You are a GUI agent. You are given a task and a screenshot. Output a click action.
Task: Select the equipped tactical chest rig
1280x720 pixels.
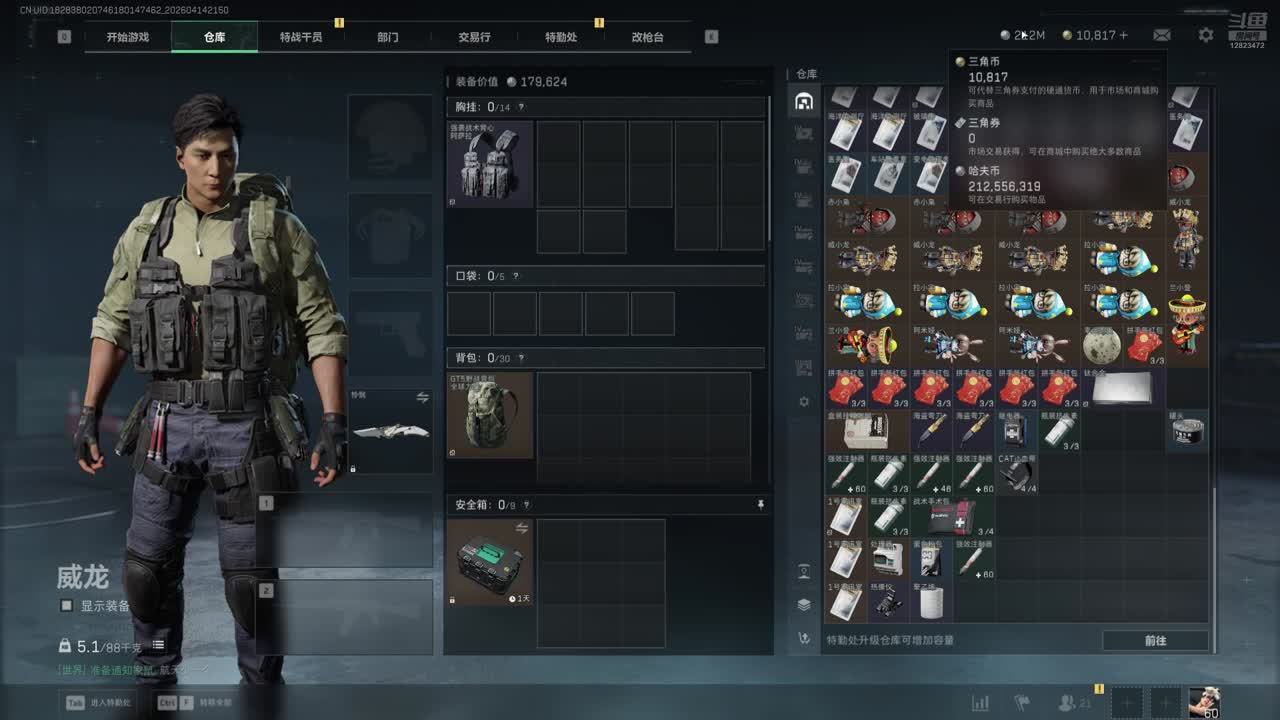(x=489, y=165)
